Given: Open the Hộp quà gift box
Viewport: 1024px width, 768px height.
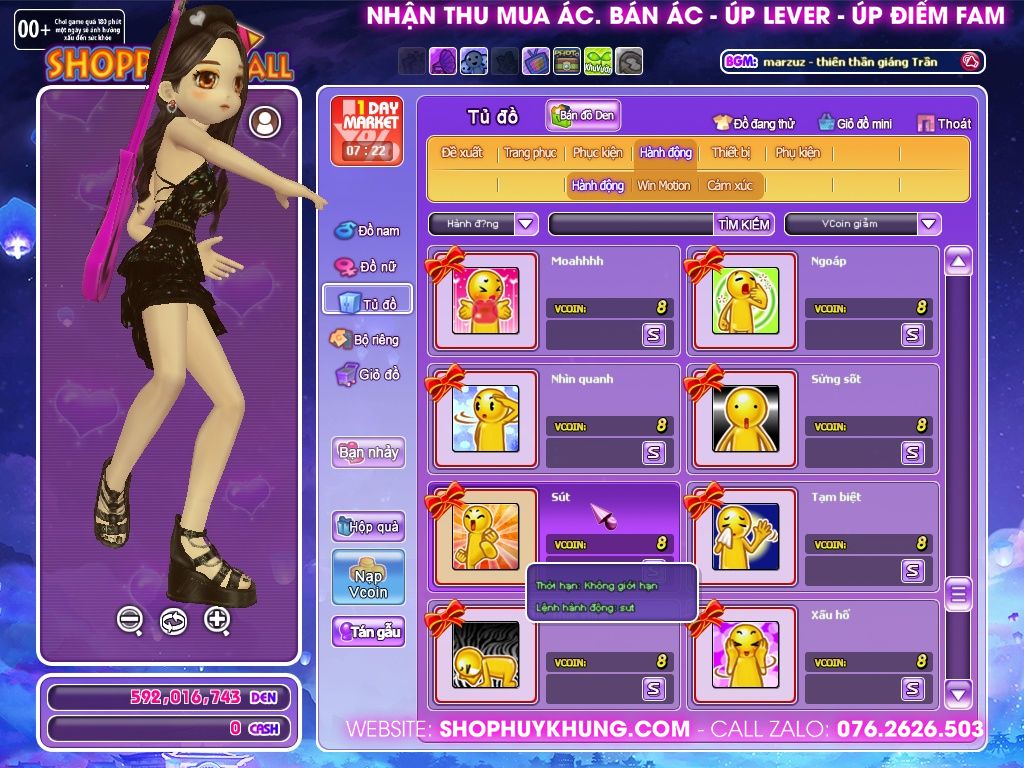Looking at the screenshot, I should click(x=368, y=526).
